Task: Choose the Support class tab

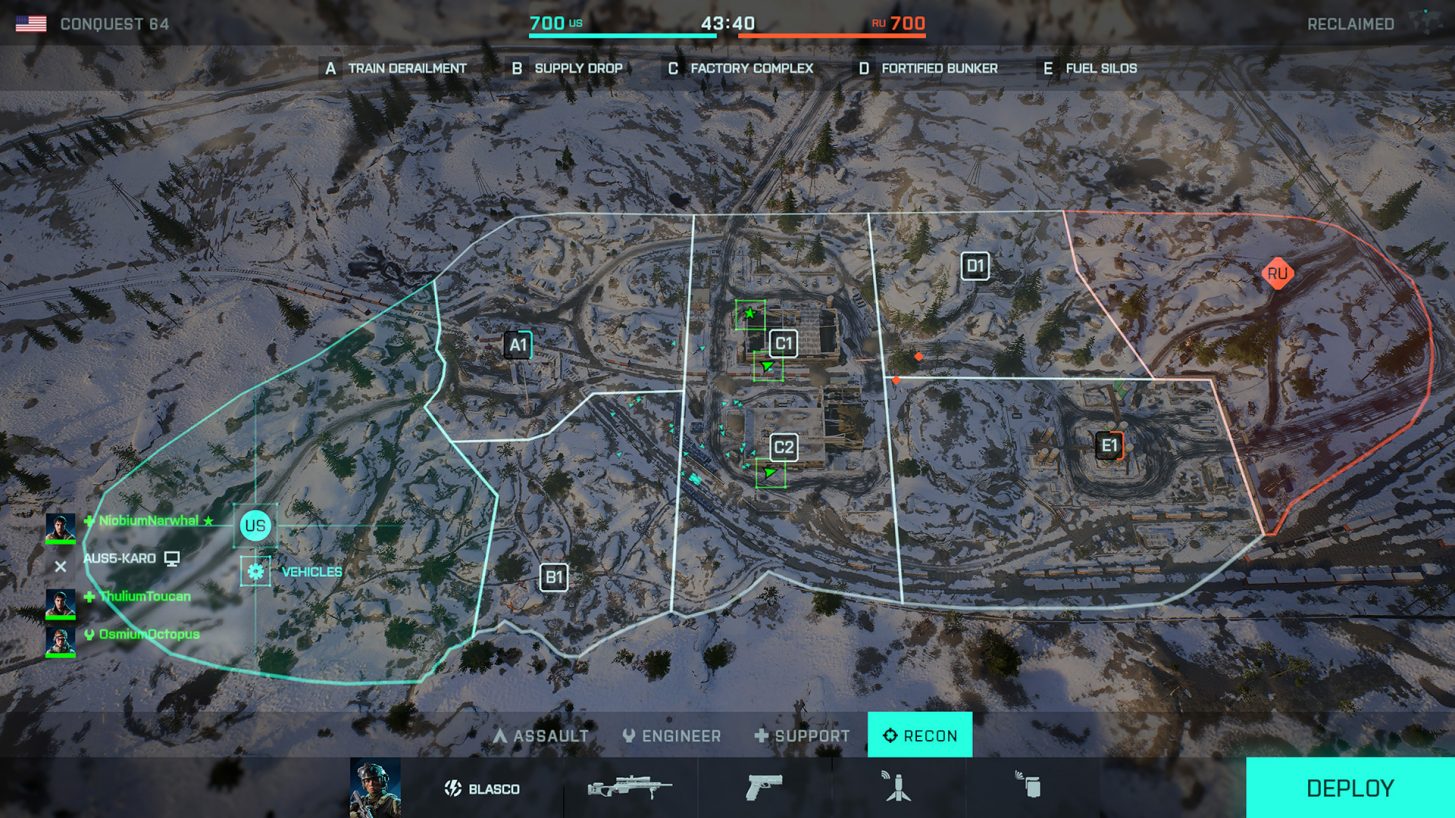Action: coord(802,736)
